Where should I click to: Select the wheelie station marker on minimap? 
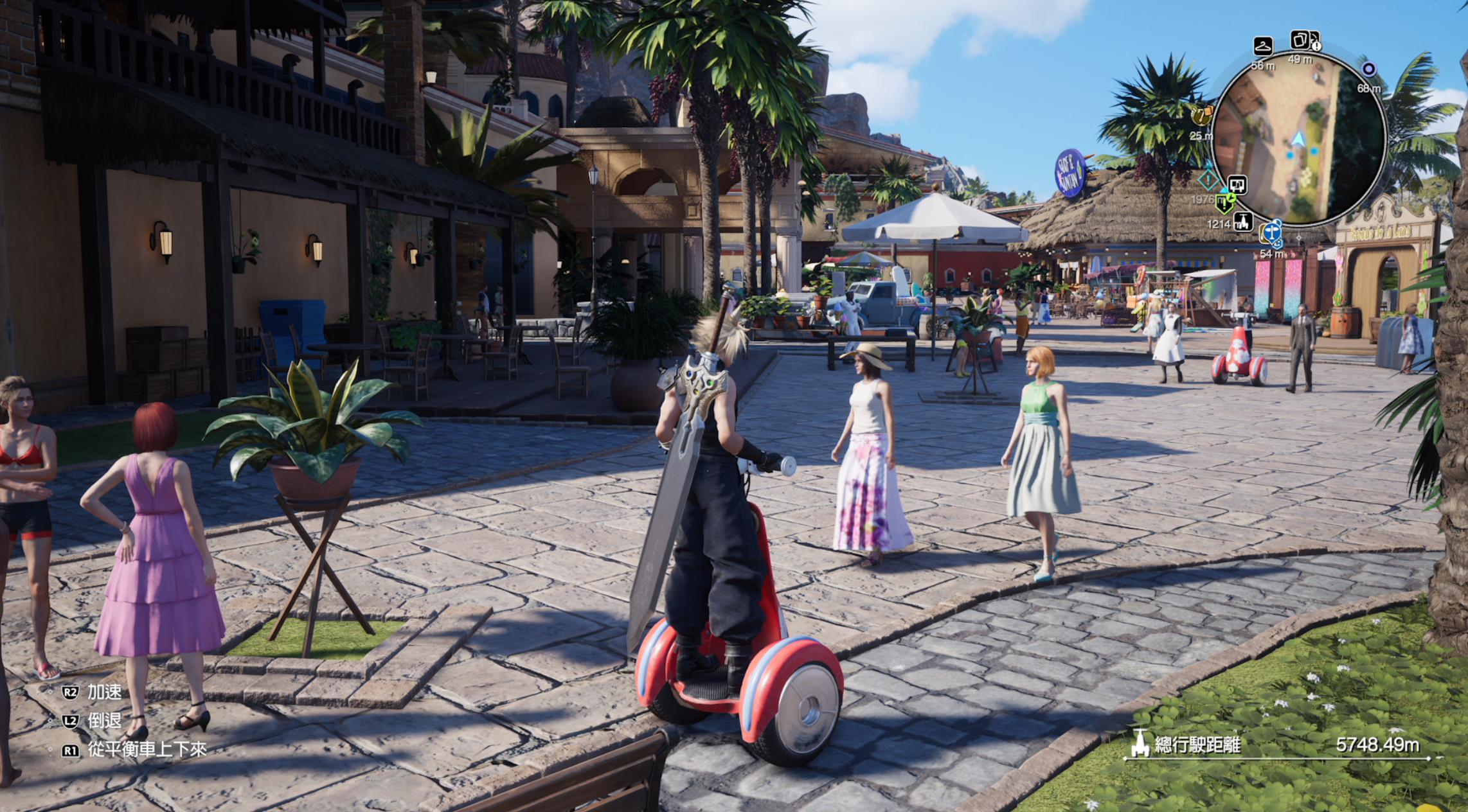[x=1242, y=222]
